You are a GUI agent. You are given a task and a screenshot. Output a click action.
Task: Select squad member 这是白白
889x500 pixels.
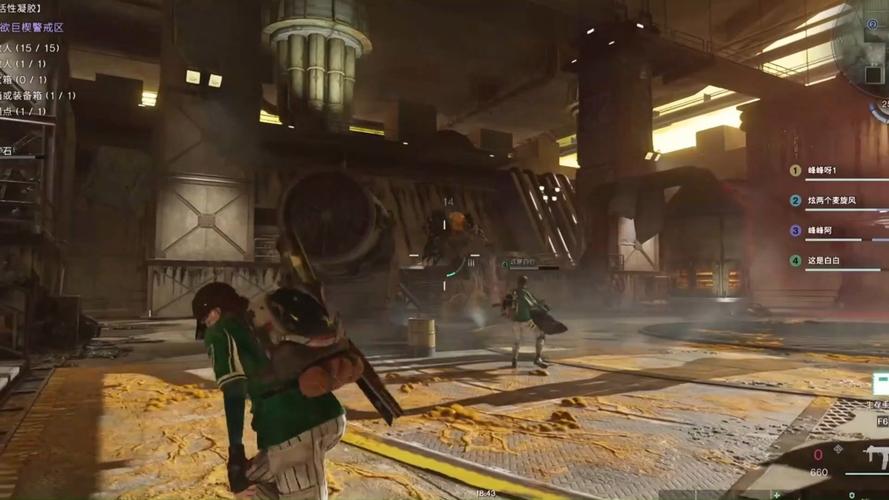pyautogui.click(x=822, y=260)
